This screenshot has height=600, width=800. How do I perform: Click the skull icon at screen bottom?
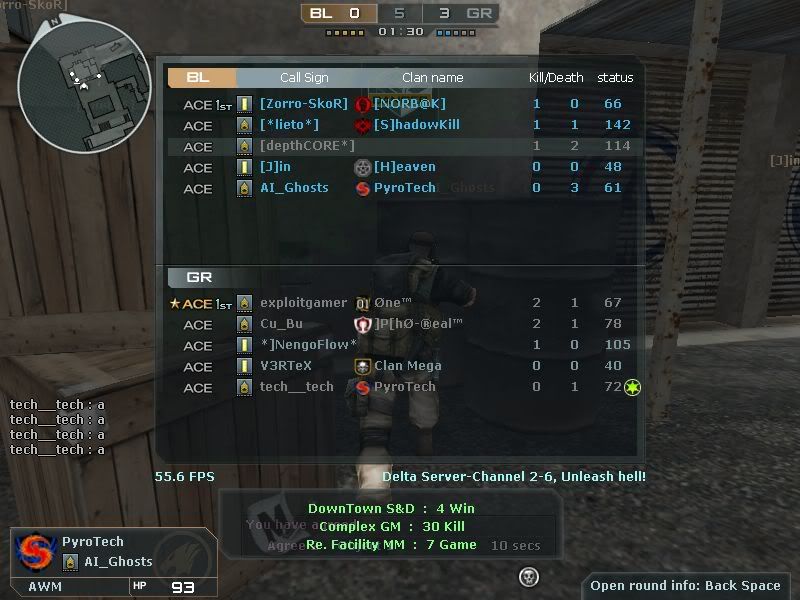point(529,576)
